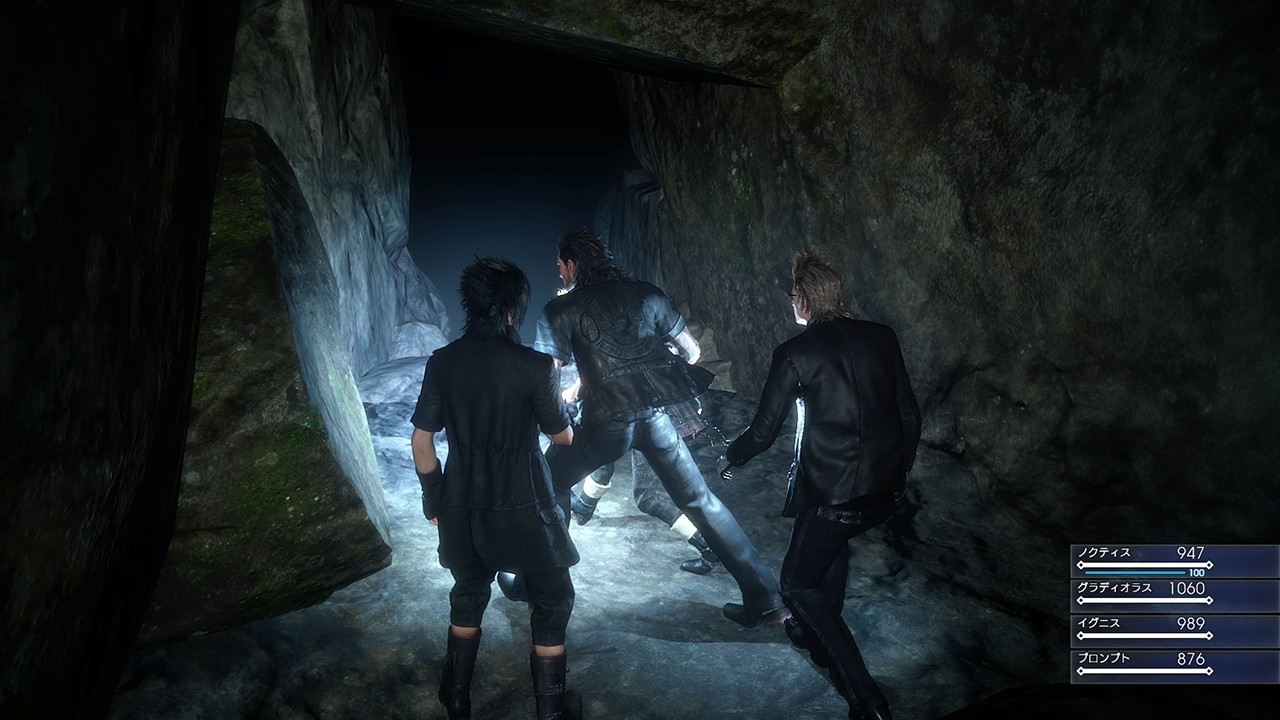Click Gladiolus's HP bar diamond endpoint
Image resolution: width=1280 pixels, height=720 pixels.
pos(1210,600)
